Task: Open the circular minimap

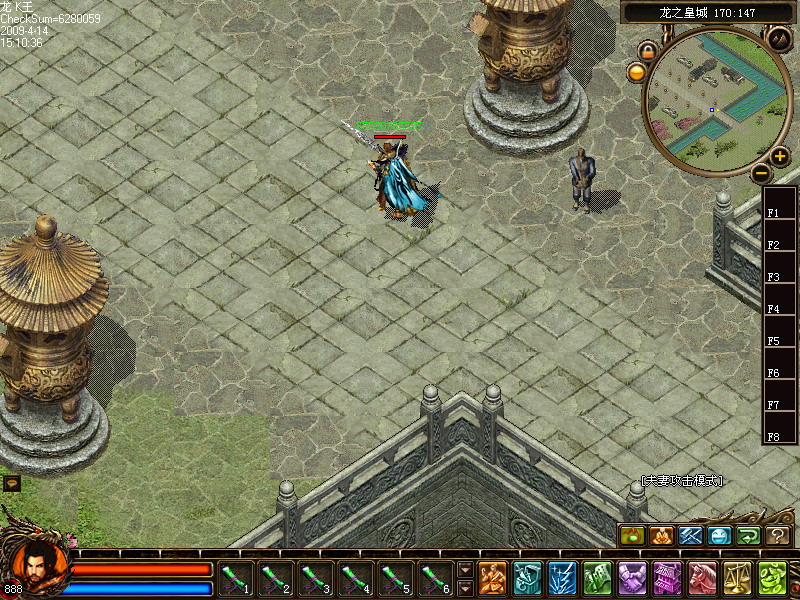Action: pyautogui.click(x=712, y=102)
